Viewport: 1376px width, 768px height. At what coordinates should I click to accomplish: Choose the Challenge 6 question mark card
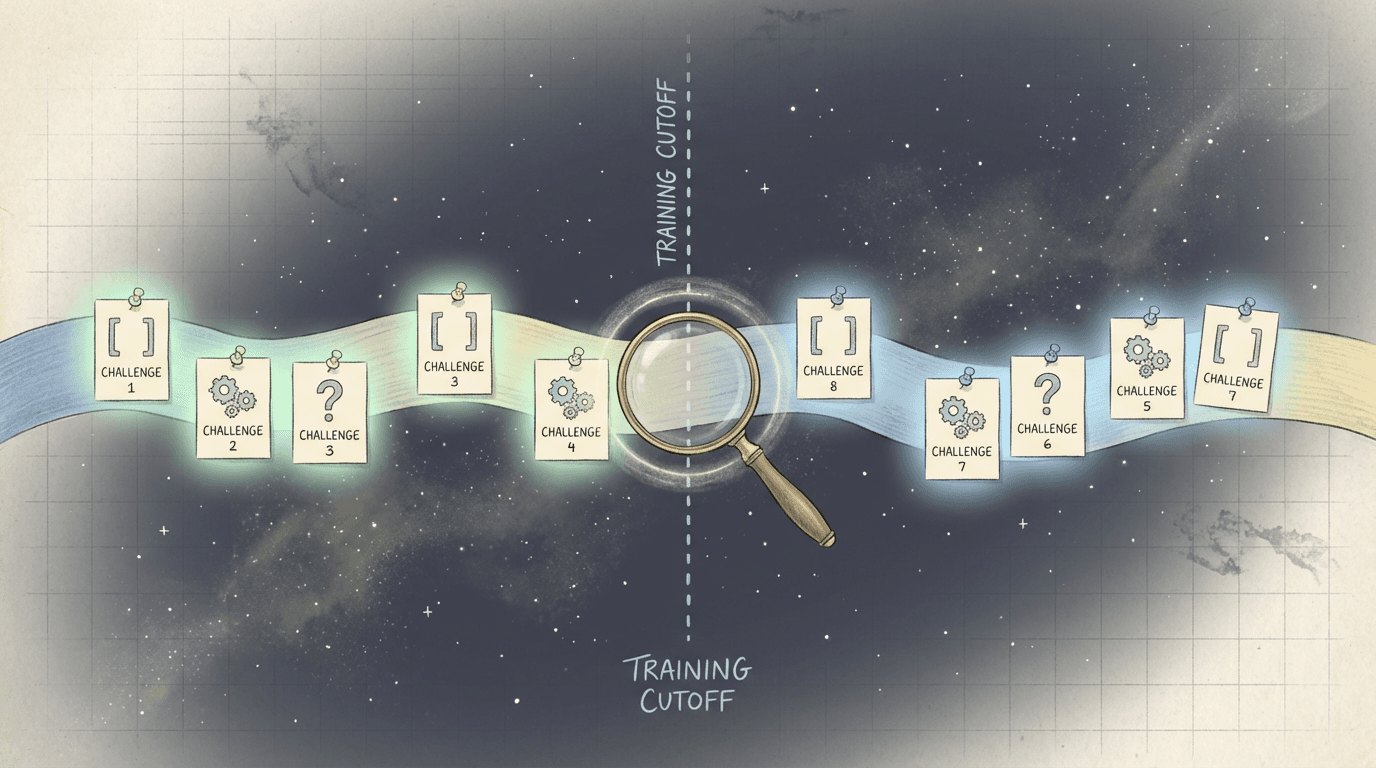(x=1047, y=406)
